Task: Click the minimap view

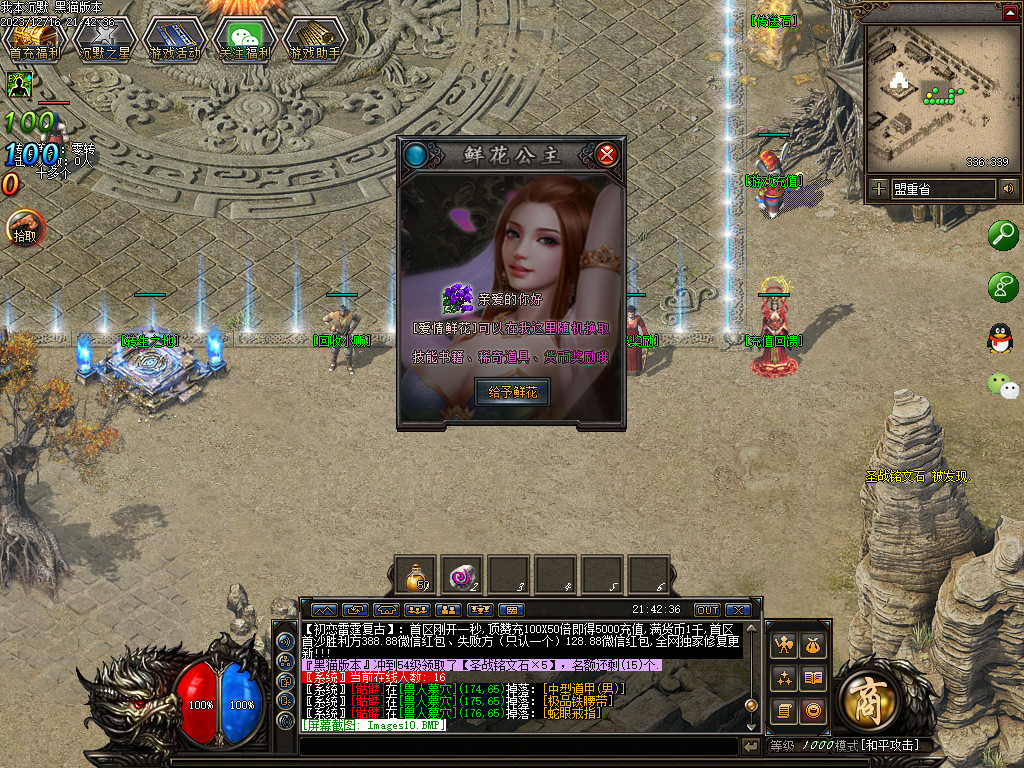Action: [x=940, y=98]
